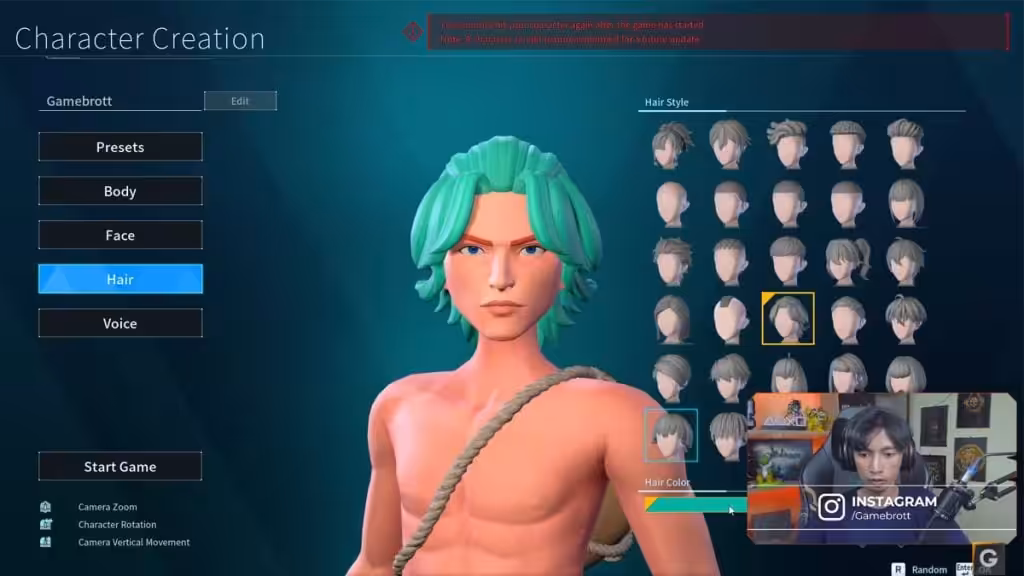Open the Body customization section
Screen dimensions: 1024x576
point(120,191)
